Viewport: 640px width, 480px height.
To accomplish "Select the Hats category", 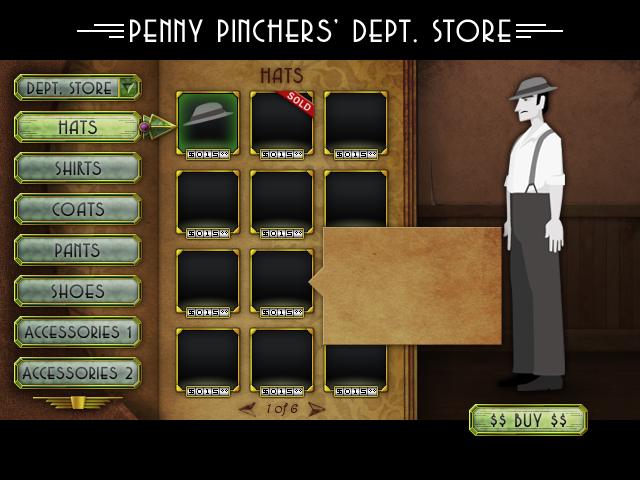I will (77, 127).
